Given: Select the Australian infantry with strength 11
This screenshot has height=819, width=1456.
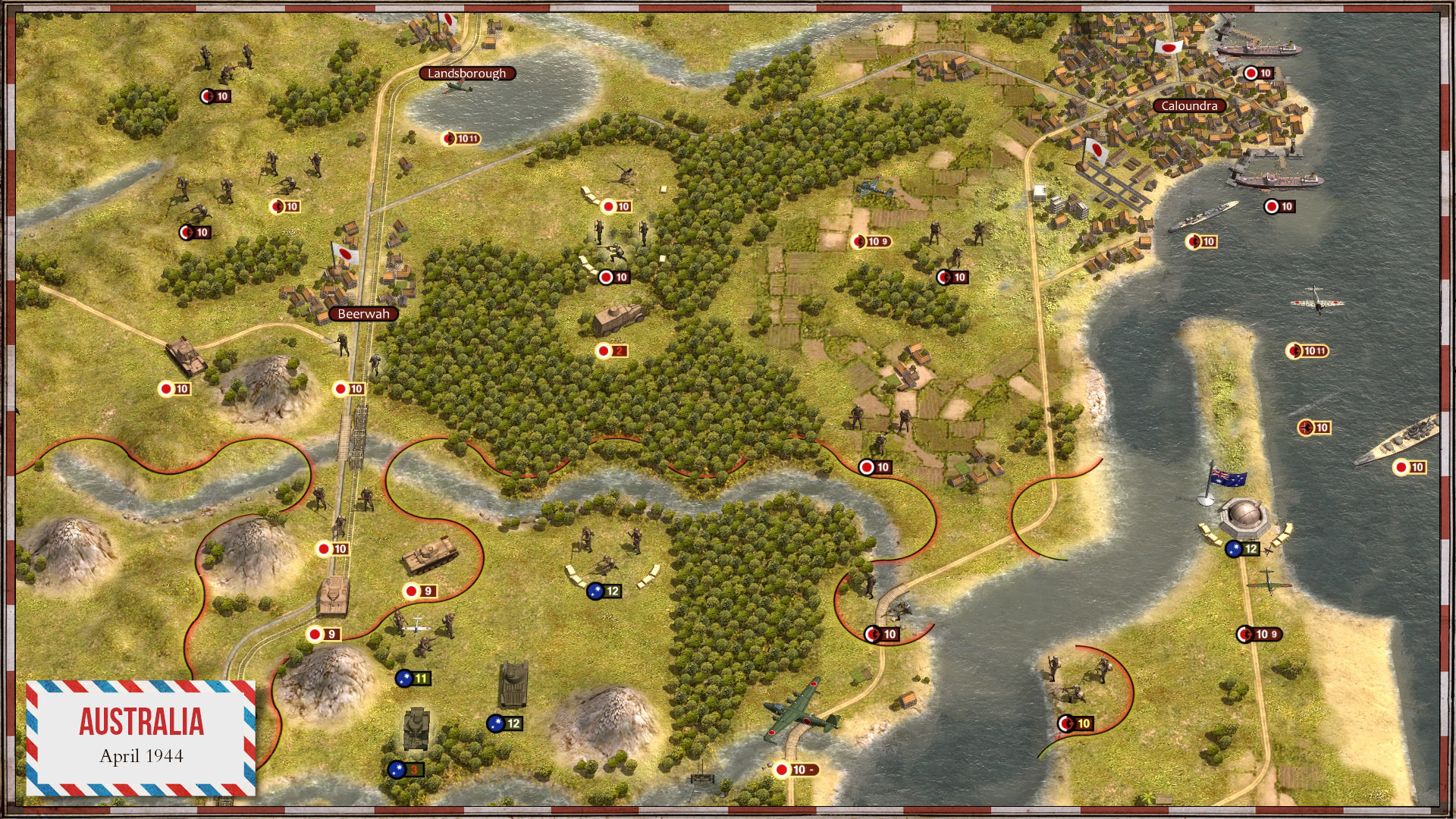Looking at the screenshot, I should 422,634.
